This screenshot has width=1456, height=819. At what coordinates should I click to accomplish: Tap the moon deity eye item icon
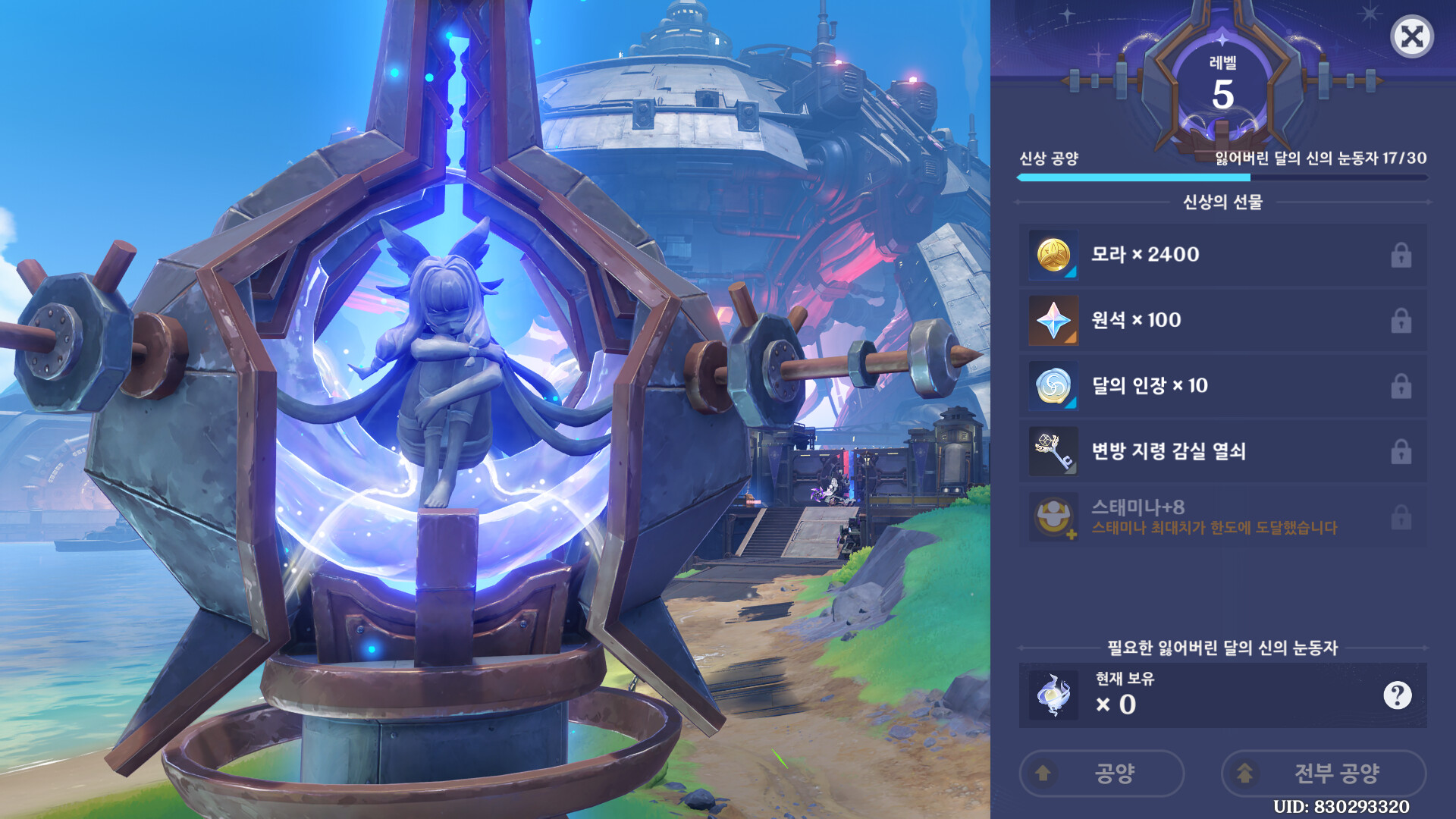1053,695
